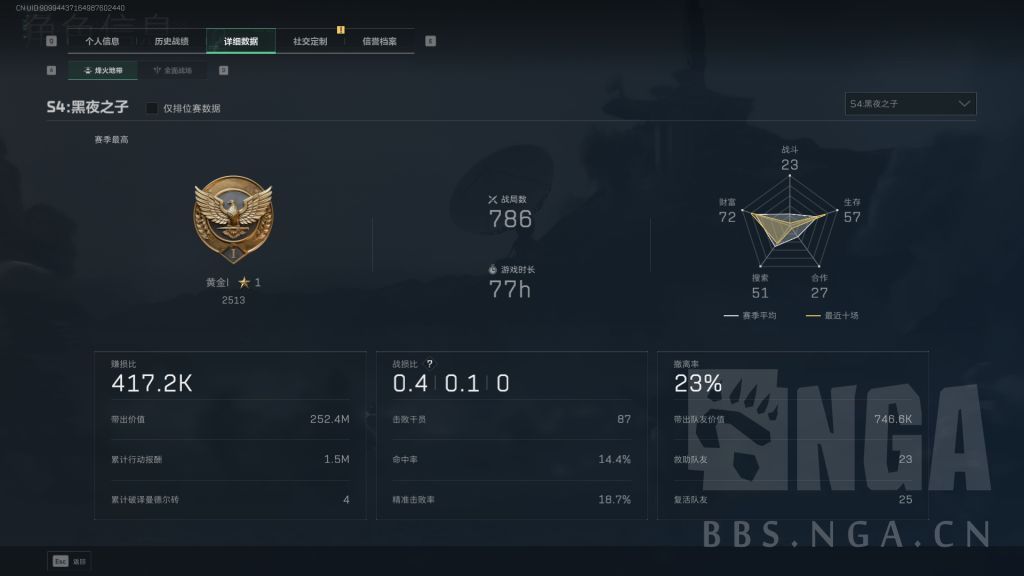Switch to the 信誉档案 tab

(379, 42)
